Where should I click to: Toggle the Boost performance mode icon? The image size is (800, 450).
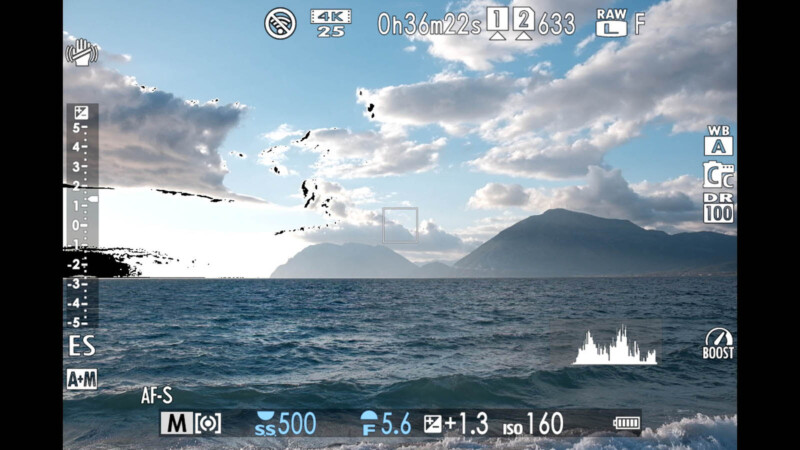pos(718,343)
